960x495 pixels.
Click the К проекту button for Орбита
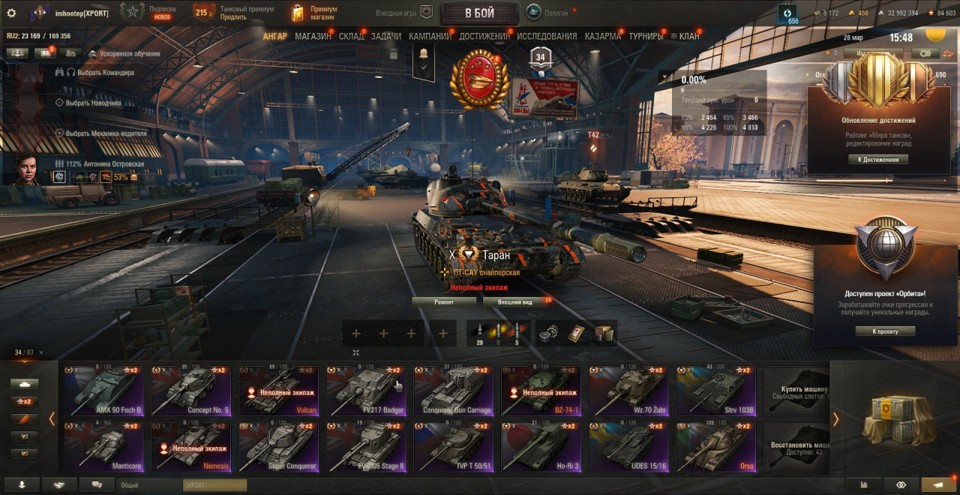885,331
